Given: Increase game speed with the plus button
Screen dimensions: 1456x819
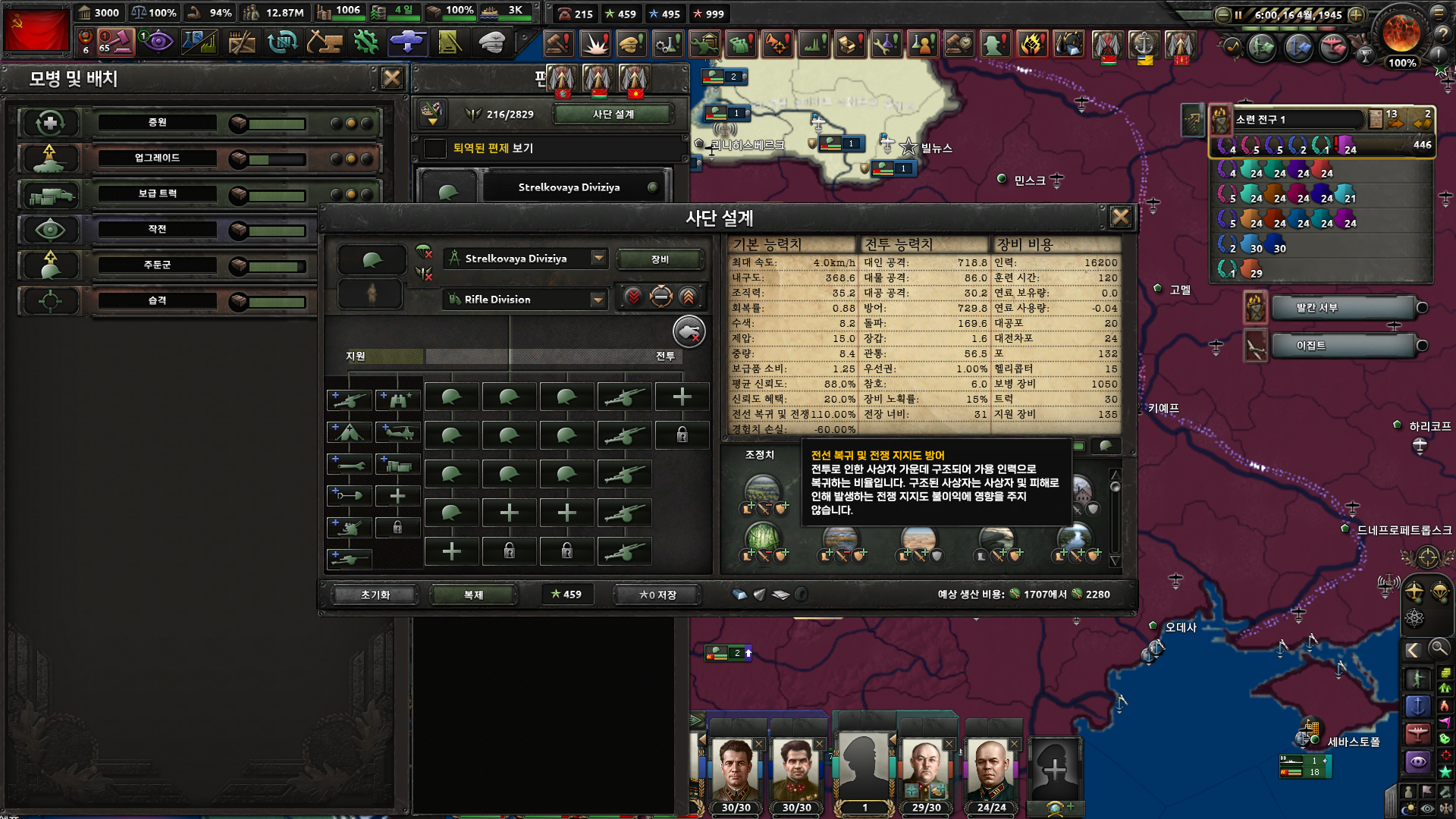Looking at the screenshot, I should [x=1357, y=14].
